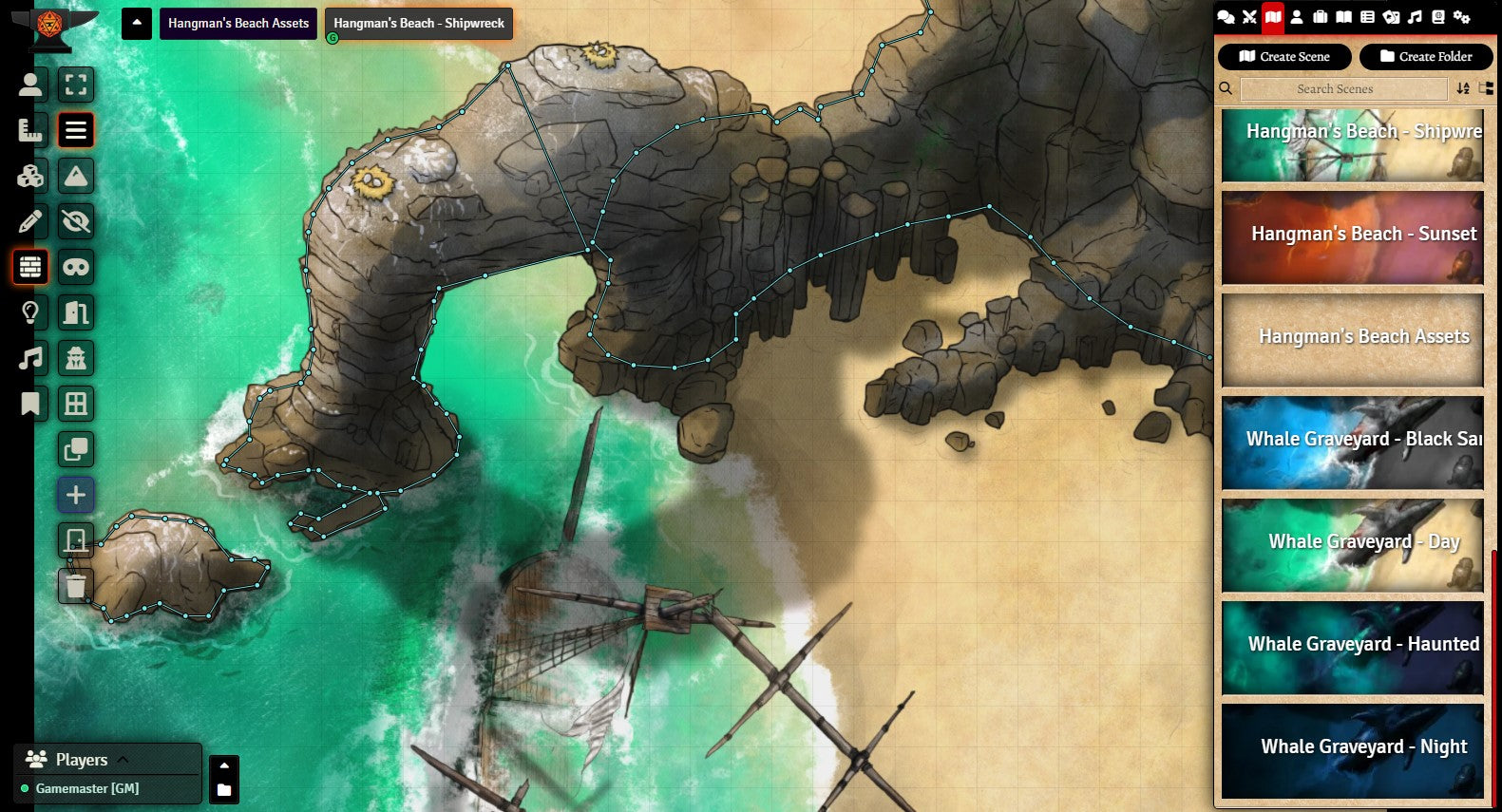Select the token controls person icon
This screenshot has height=812, width=1502.
30,85
